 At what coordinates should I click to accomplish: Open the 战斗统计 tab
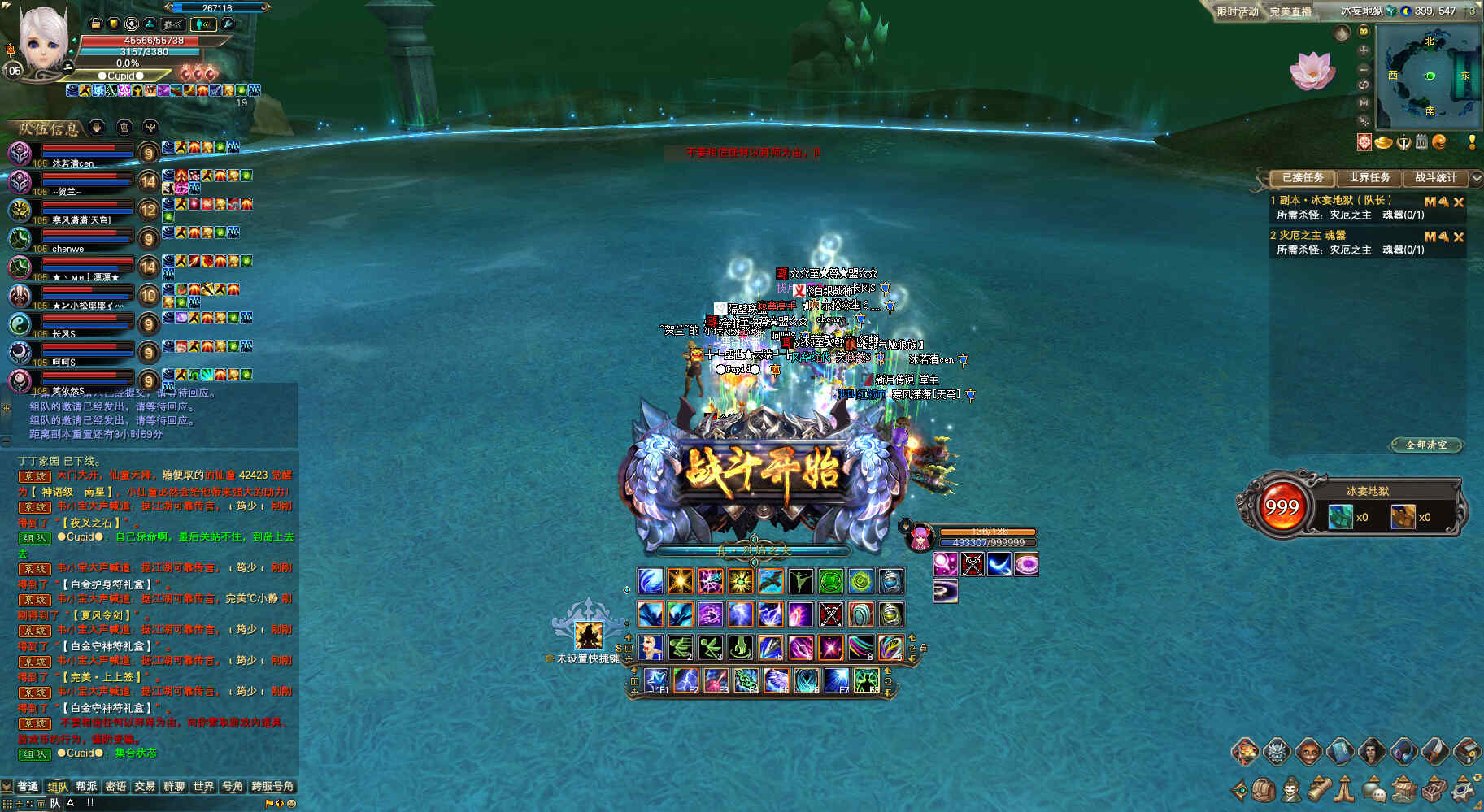pos(1436,177)
